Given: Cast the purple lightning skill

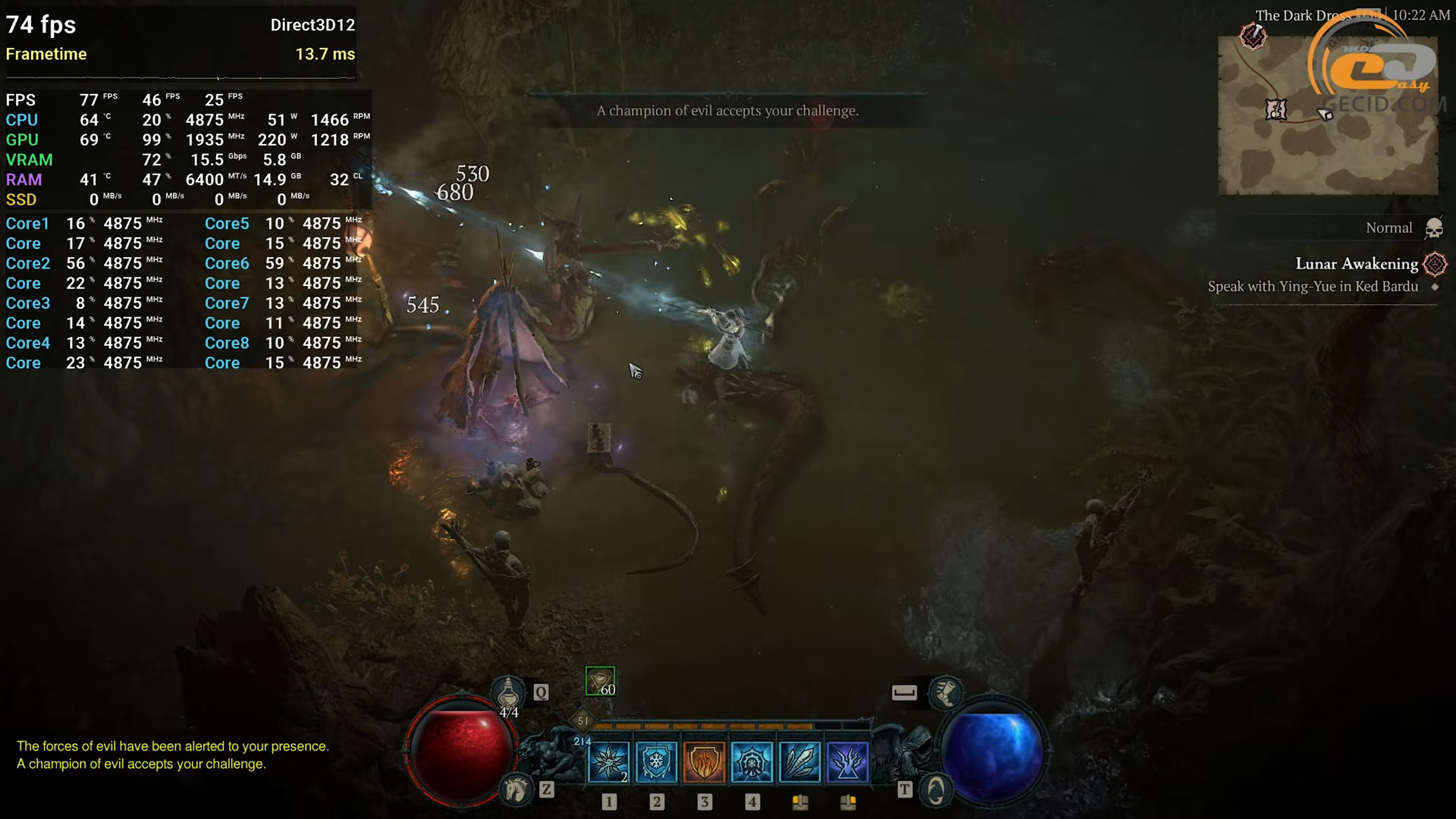Looking at the screenshot, I should click(x=847, y=761).
